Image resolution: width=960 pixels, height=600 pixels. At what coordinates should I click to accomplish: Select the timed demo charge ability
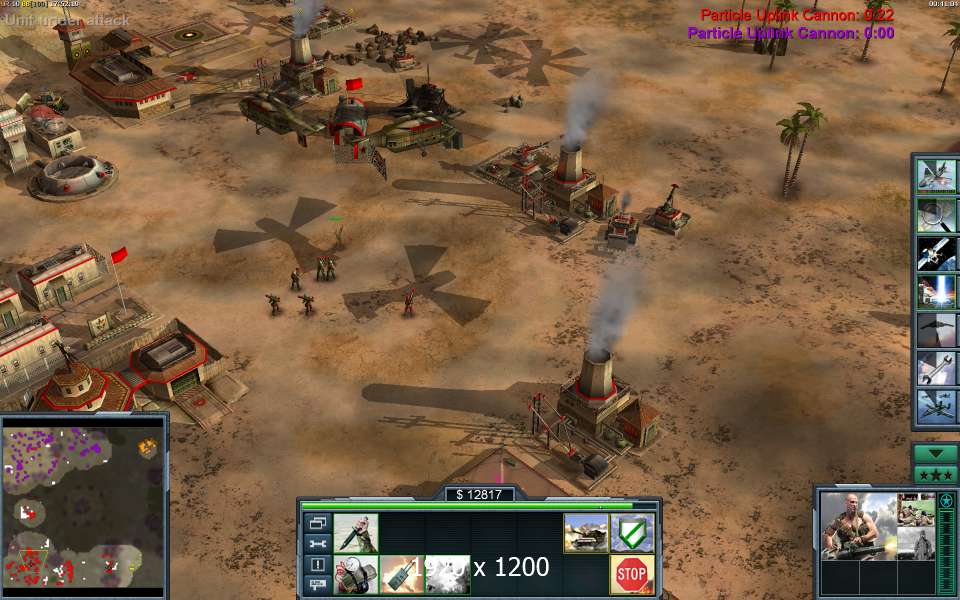click(355, 574)
